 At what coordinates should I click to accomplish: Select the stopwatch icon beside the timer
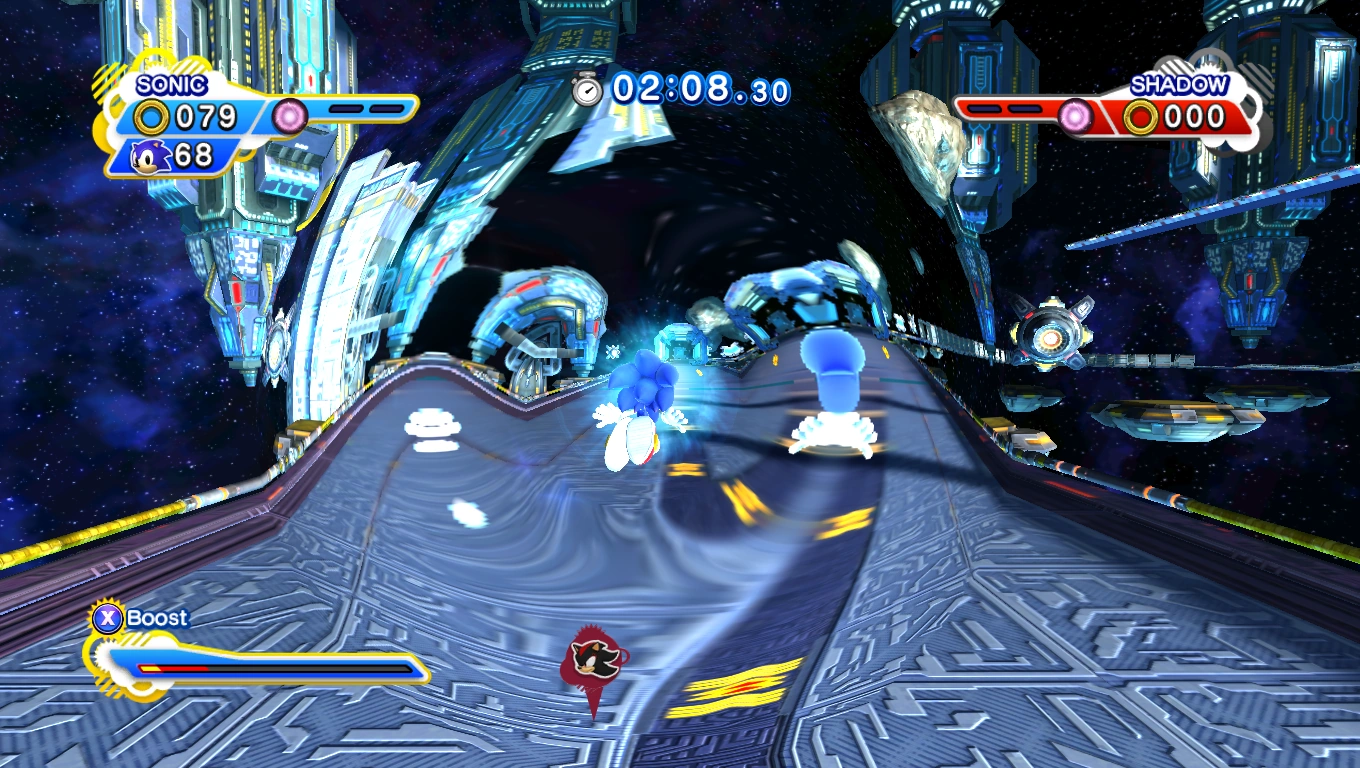click(587, 90)
